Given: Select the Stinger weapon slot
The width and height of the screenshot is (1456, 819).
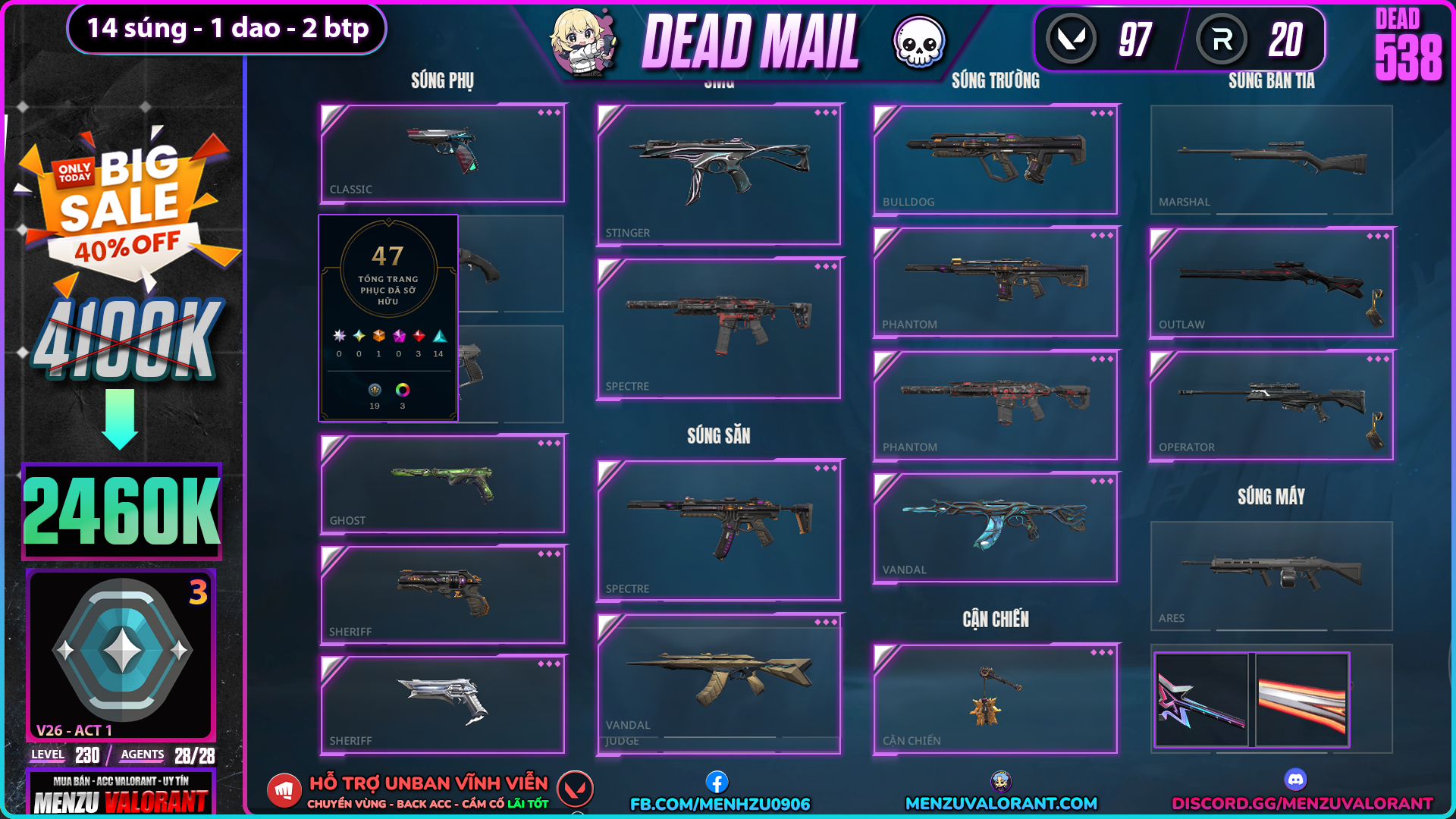Looking at the screenshot, I should click(719, 175).
